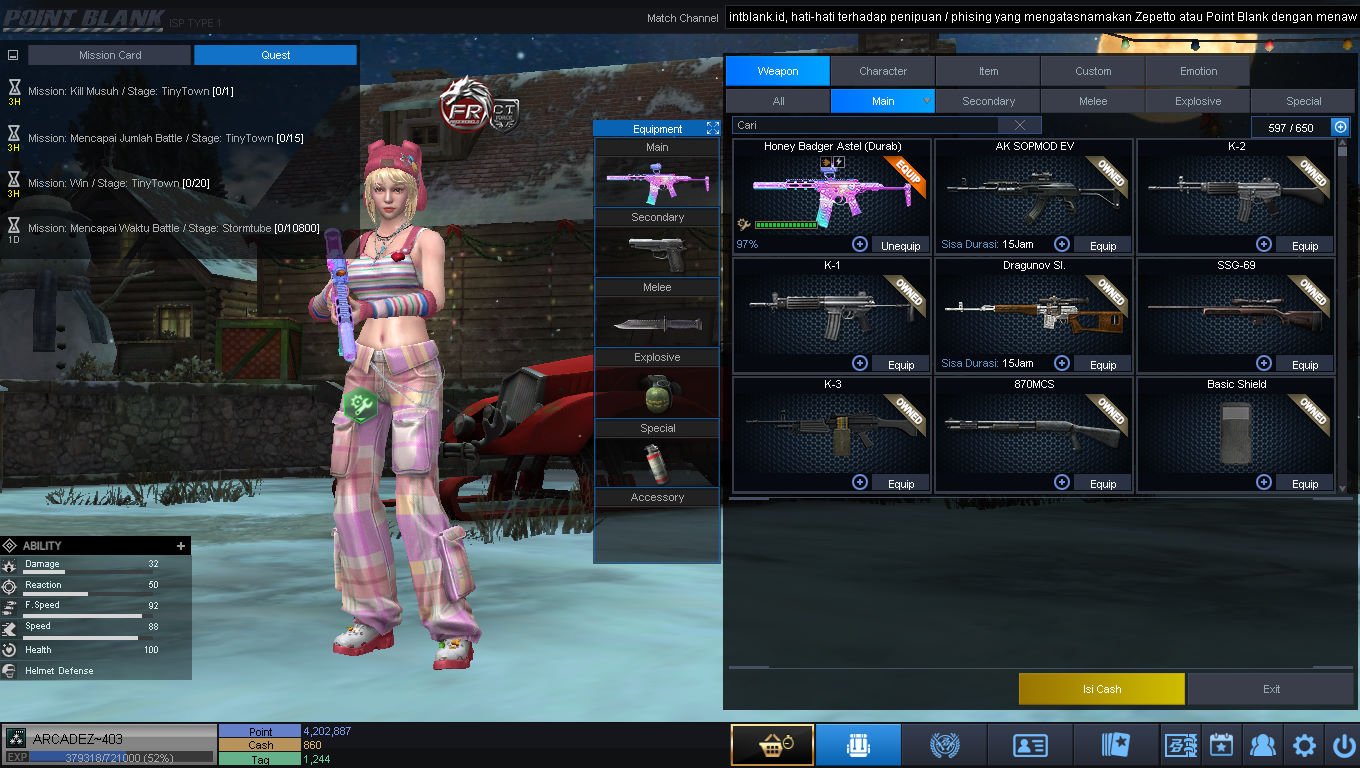Equip the AK SOPMOD EV
1360x768 pixels.
(x=1102, y=246)
